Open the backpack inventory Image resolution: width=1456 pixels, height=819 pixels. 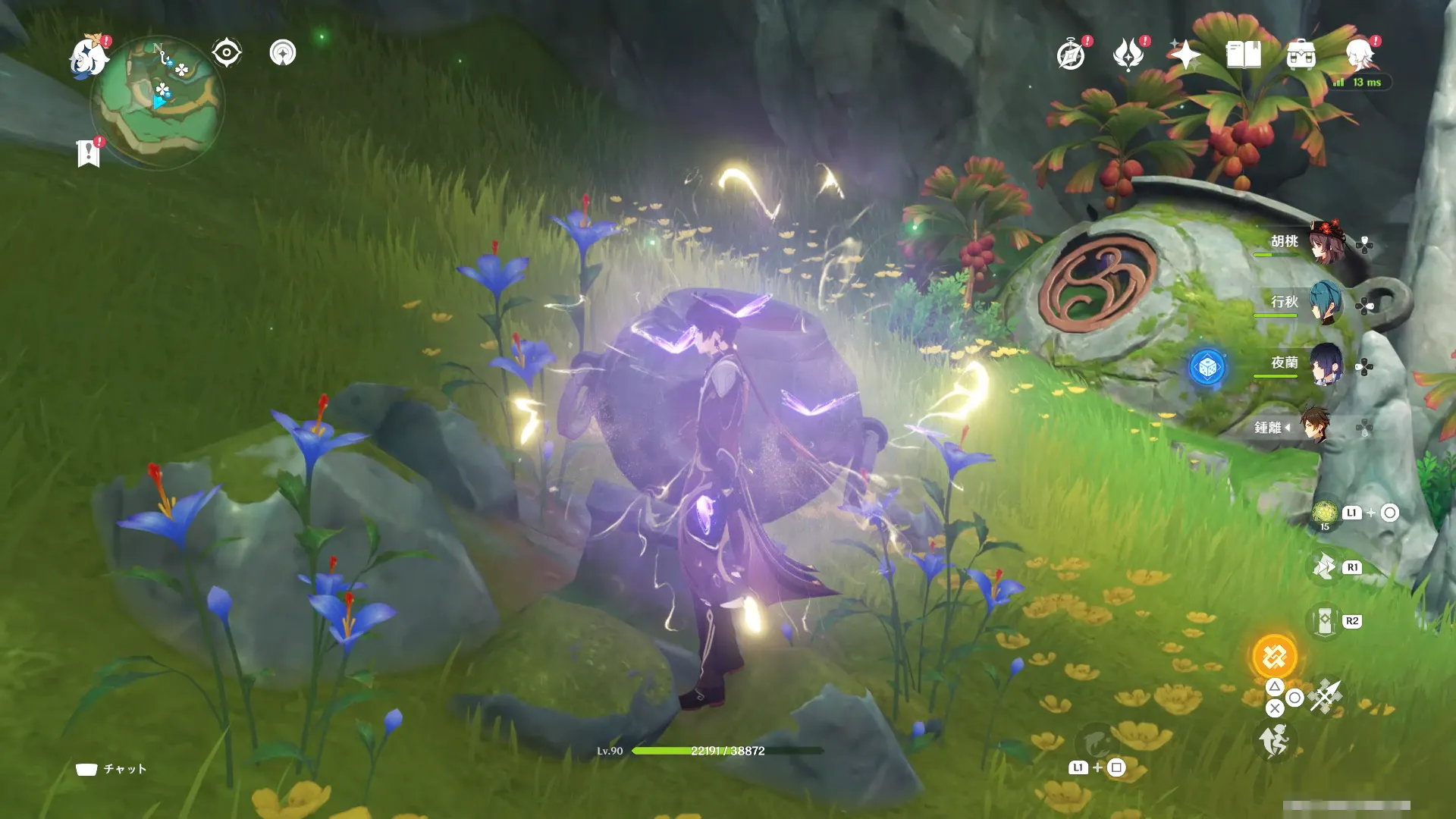(x=1301, y=55)
